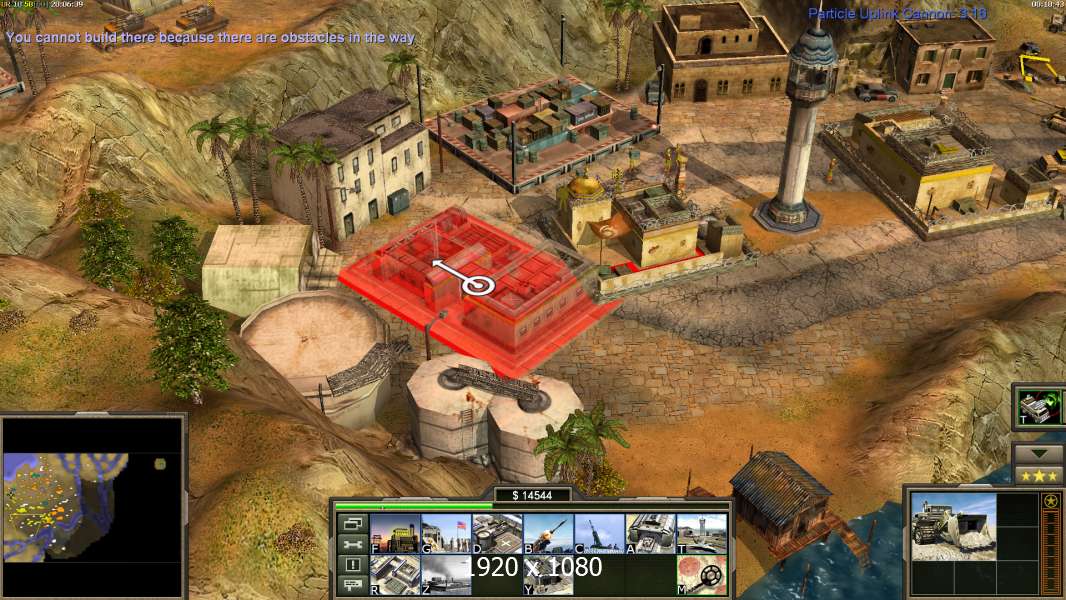Select the smoky shipyard build icon (Z)

[x=446, y=575]
